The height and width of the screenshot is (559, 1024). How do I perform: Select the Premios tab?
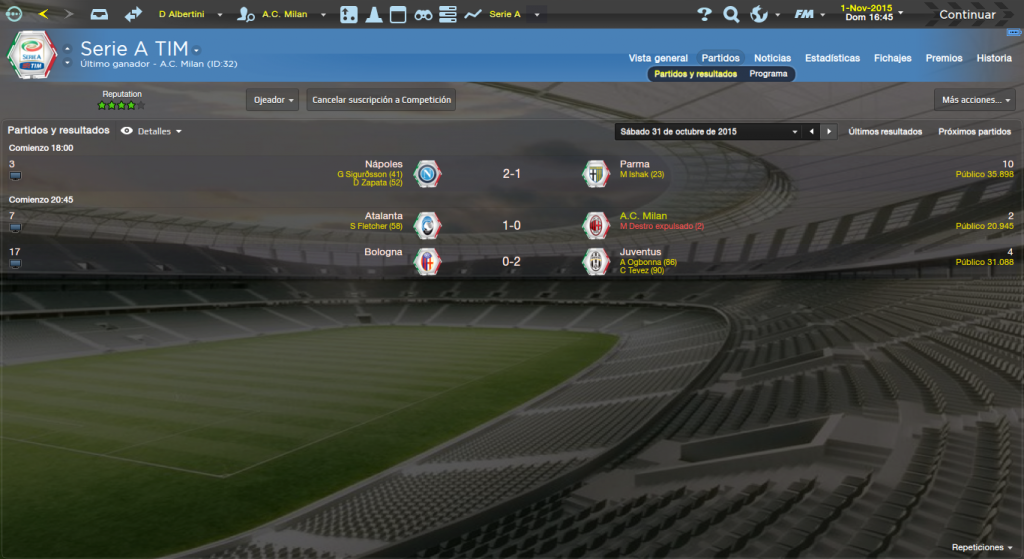[x=944, y=58]
